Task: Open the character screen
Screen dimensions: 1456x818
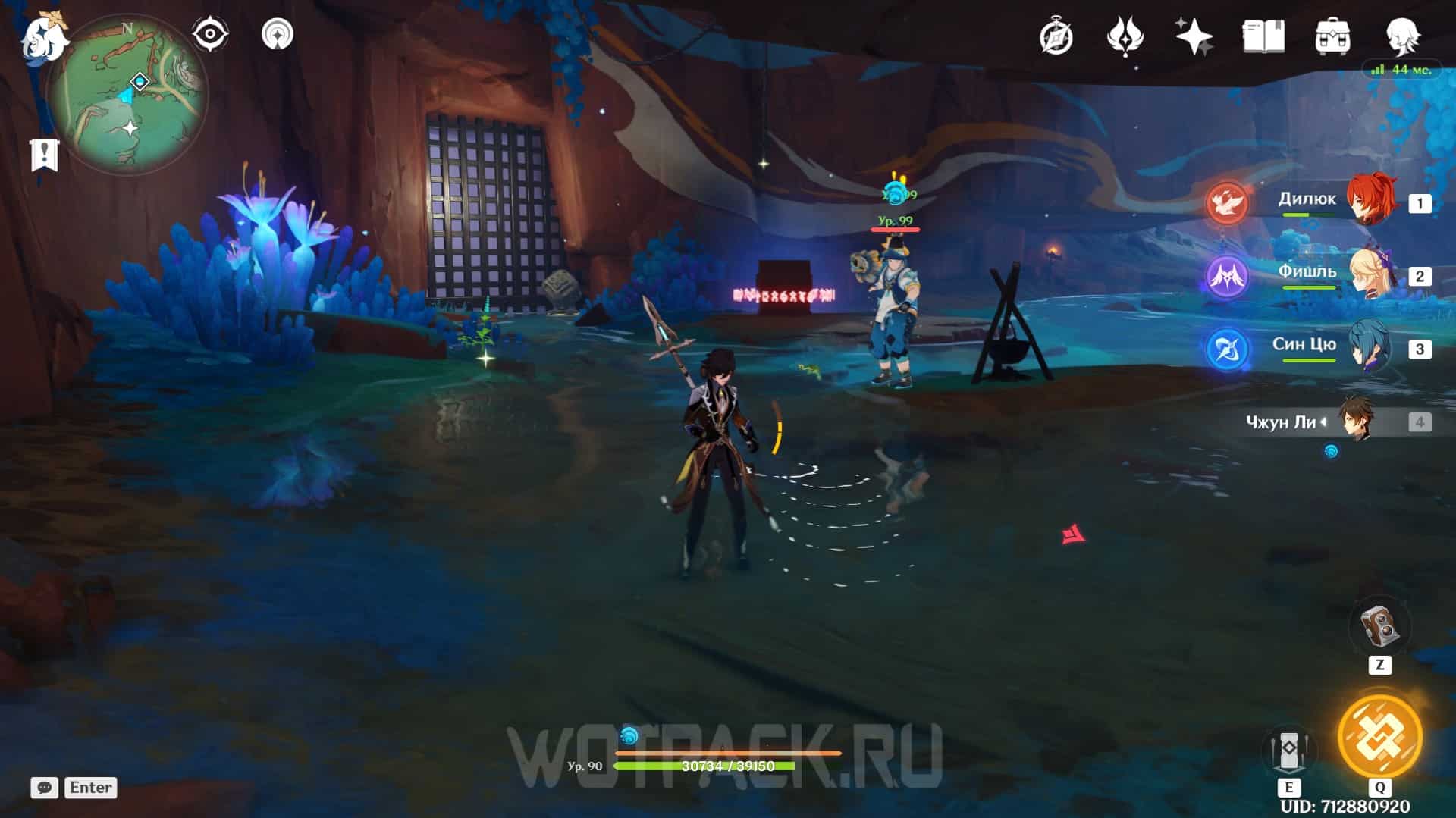Action: (1401, 36)
